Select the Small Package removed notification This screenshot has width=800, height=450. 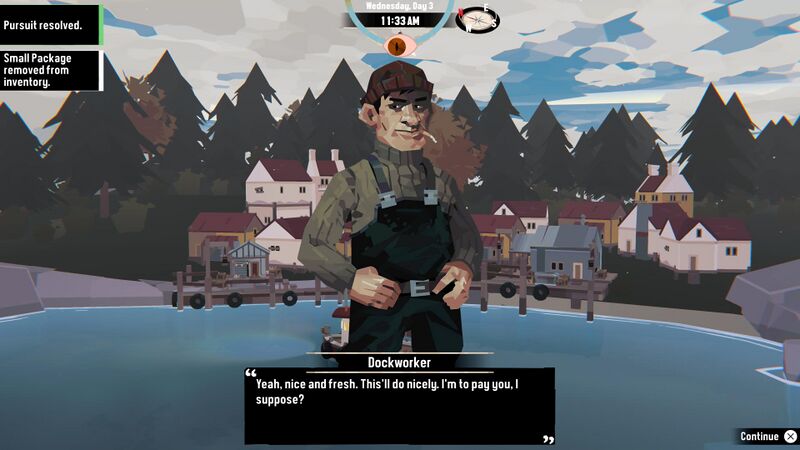50,70
